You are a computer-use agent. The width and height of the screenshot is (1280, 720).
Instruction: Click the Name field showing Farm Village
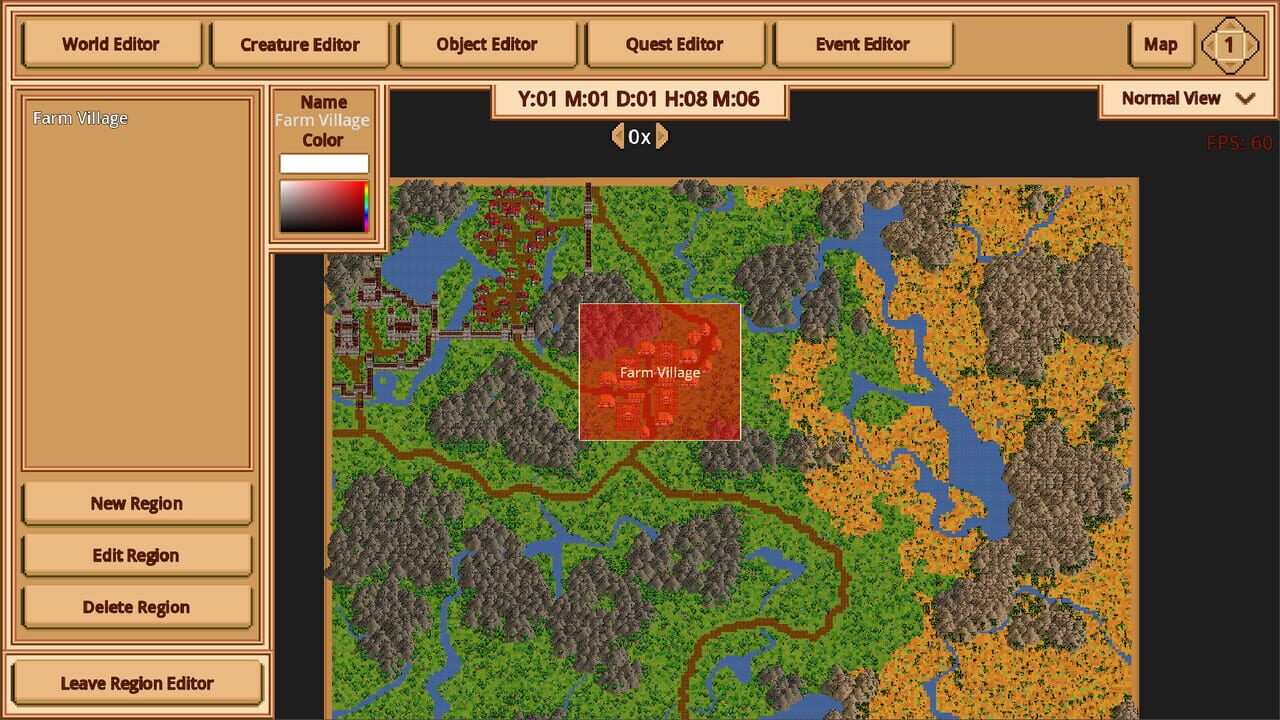point(322,120)
